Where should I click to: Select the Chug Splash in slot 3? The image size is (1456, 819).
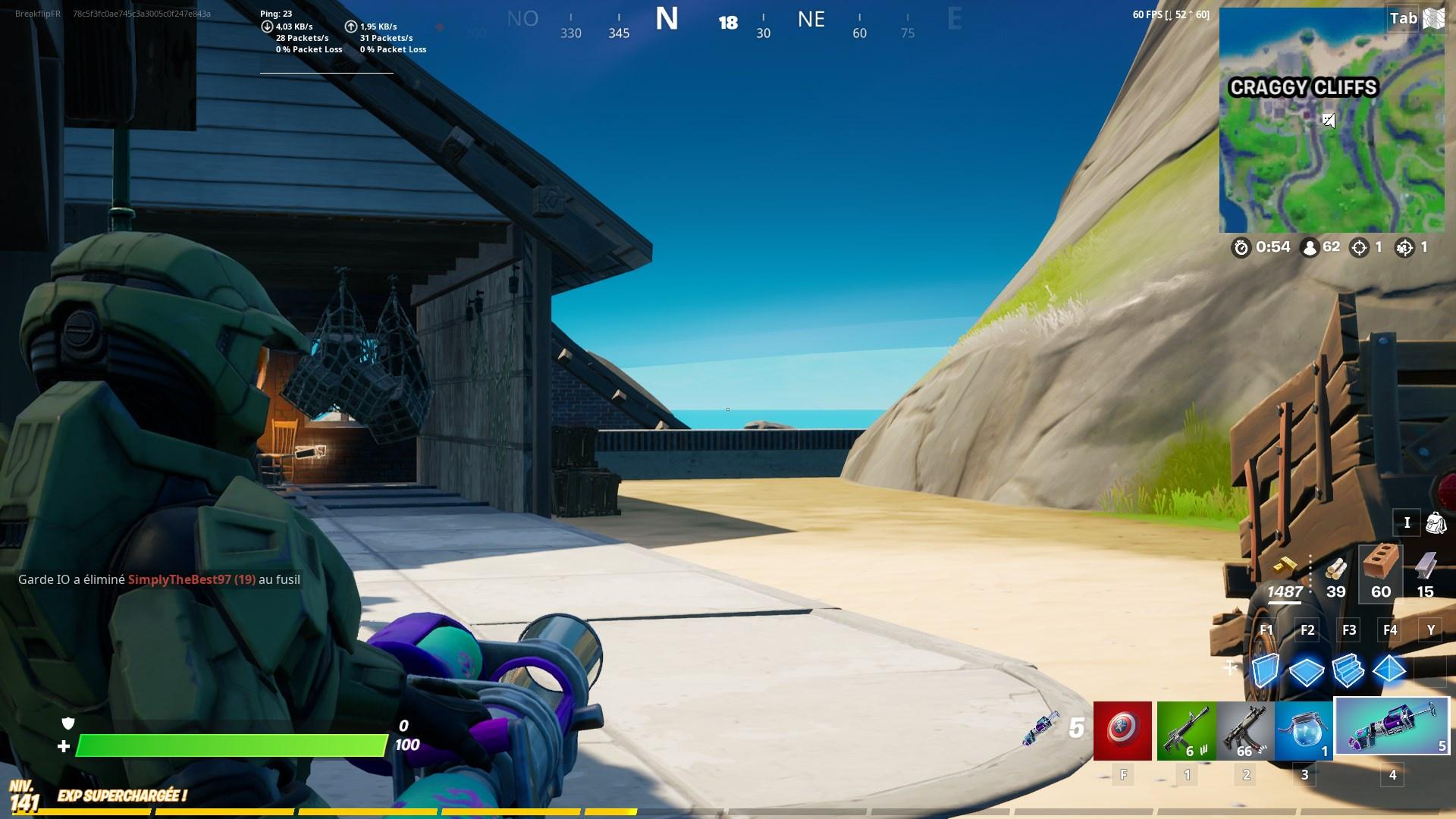click(x=1304, y=730)
